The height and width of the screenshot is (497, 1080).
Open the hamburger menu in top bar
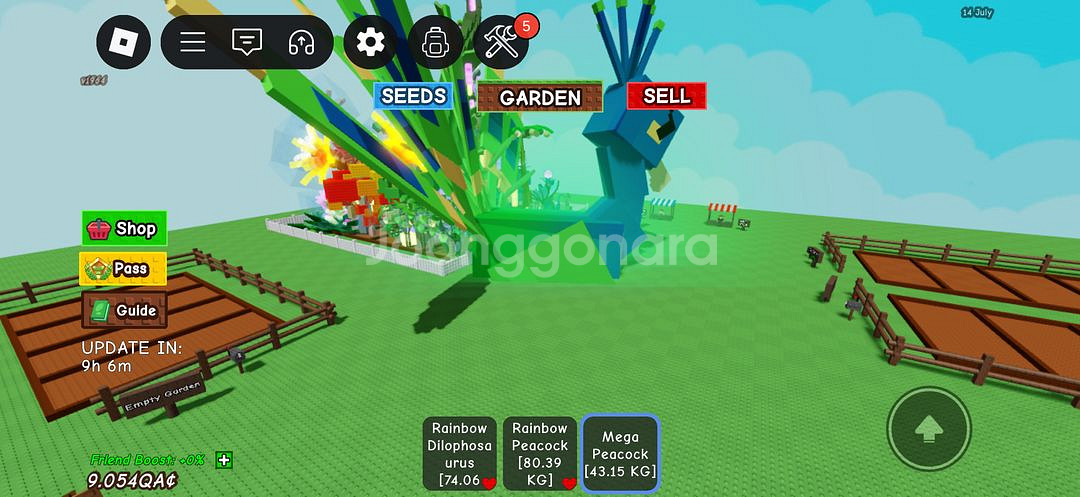[193, 42]
